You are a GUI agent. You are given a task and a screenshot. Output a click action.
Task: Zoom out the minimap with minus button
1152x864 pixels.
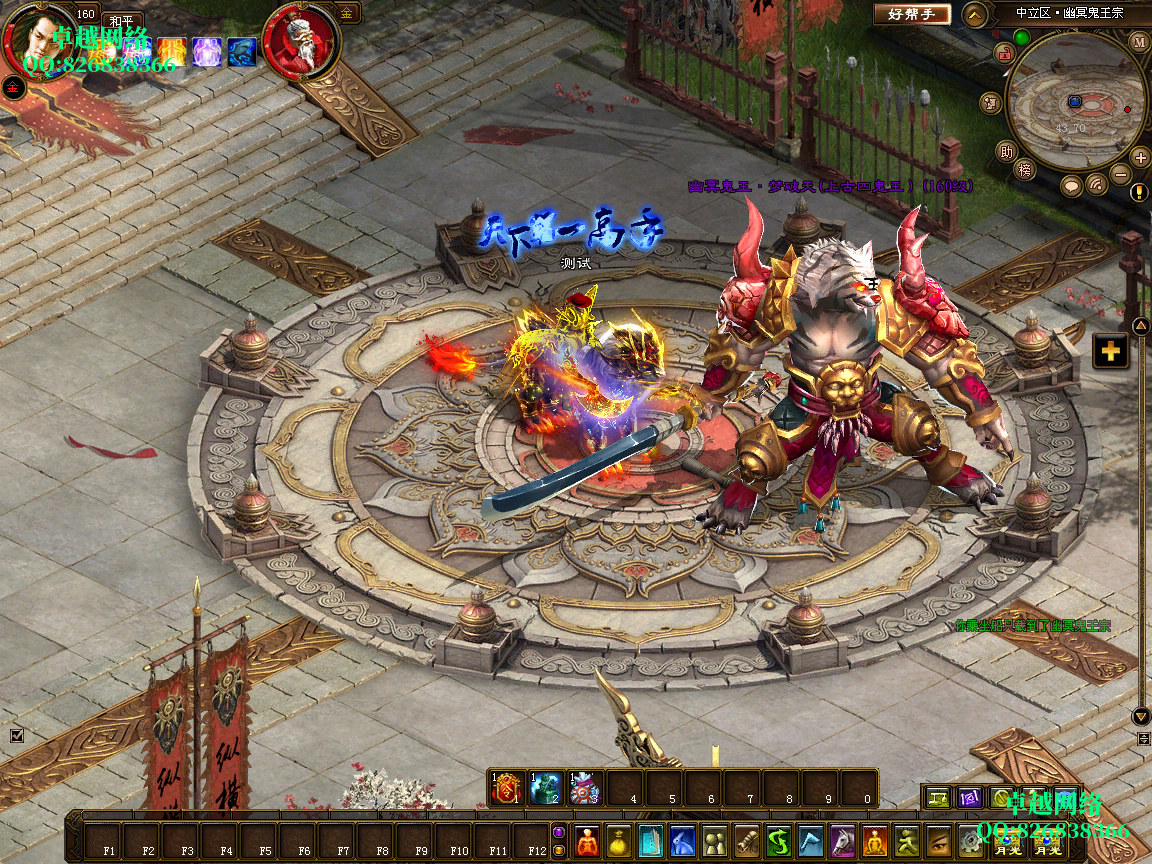coord(1121,174)
